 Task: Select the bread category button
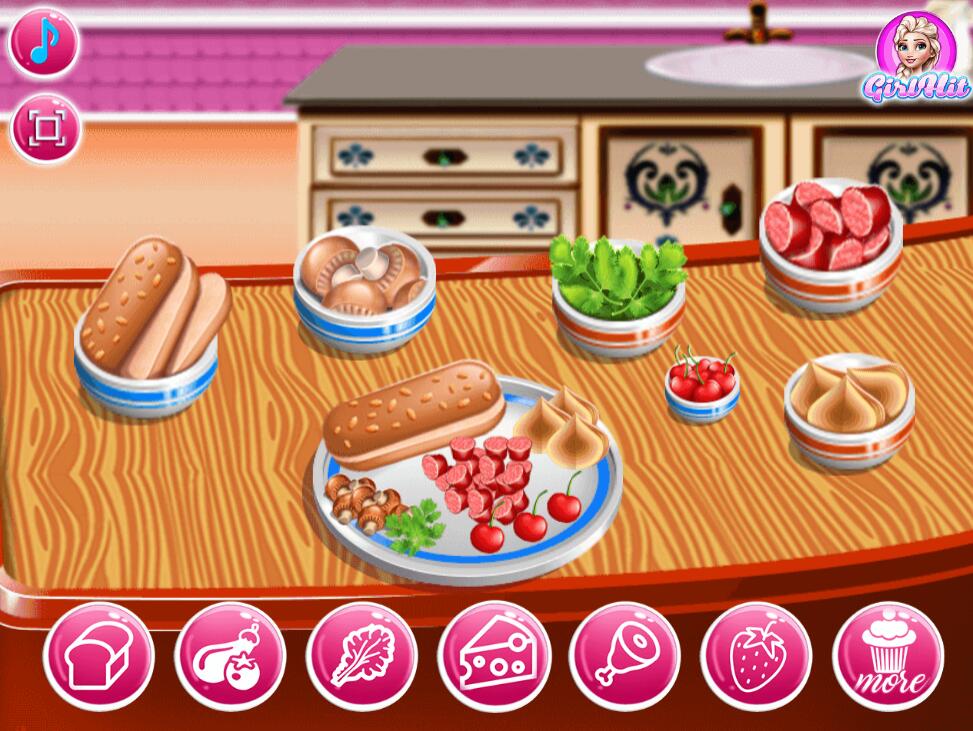(98, 655)
